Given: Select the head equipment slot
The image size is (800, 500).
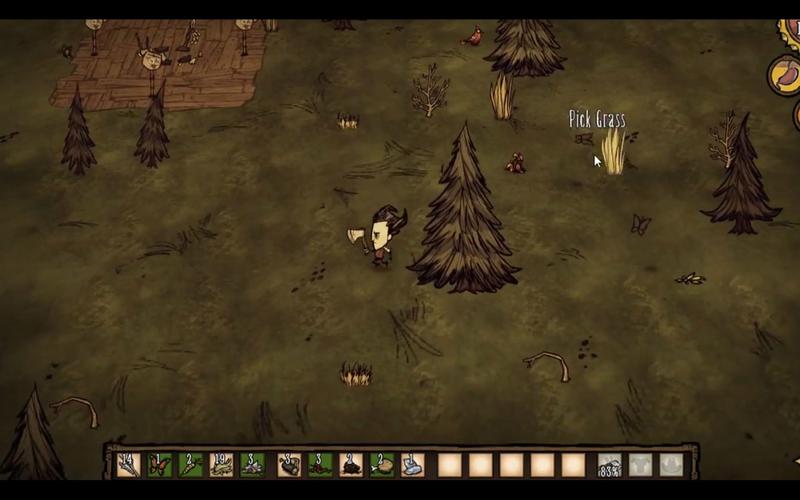Looking at the screenshot, I should 671,464.
